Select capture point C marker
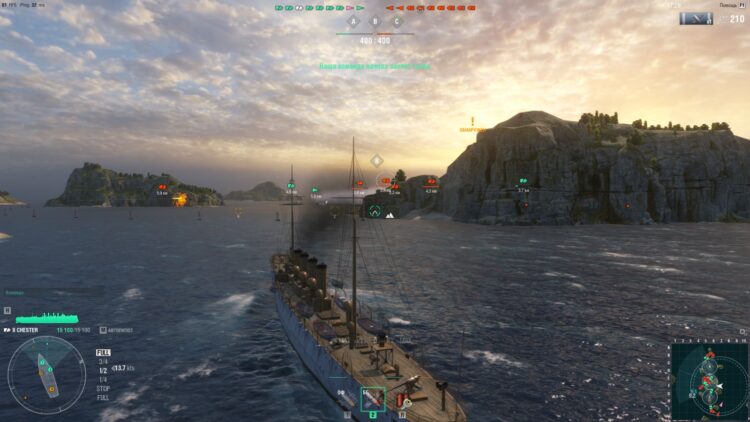Image resolution: width=750 pixels, height=422 pixels. point(397,21)
